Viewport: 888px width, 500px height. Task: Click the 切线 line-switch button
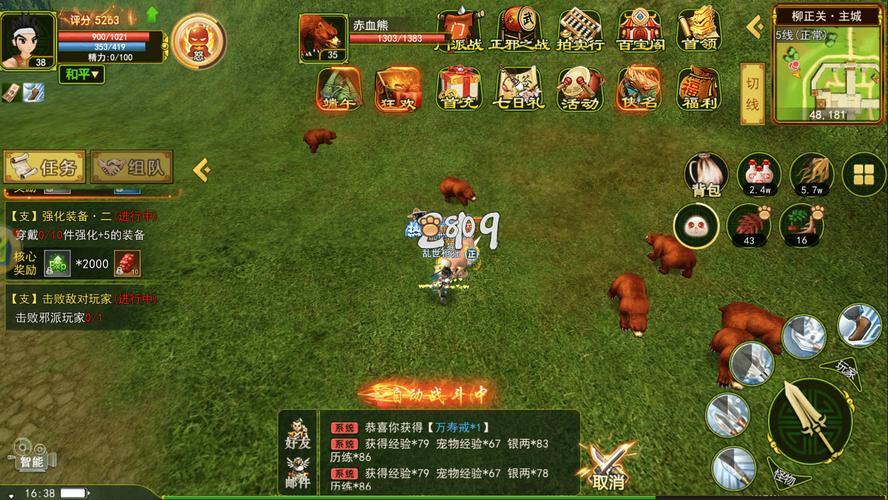point(753,93)
